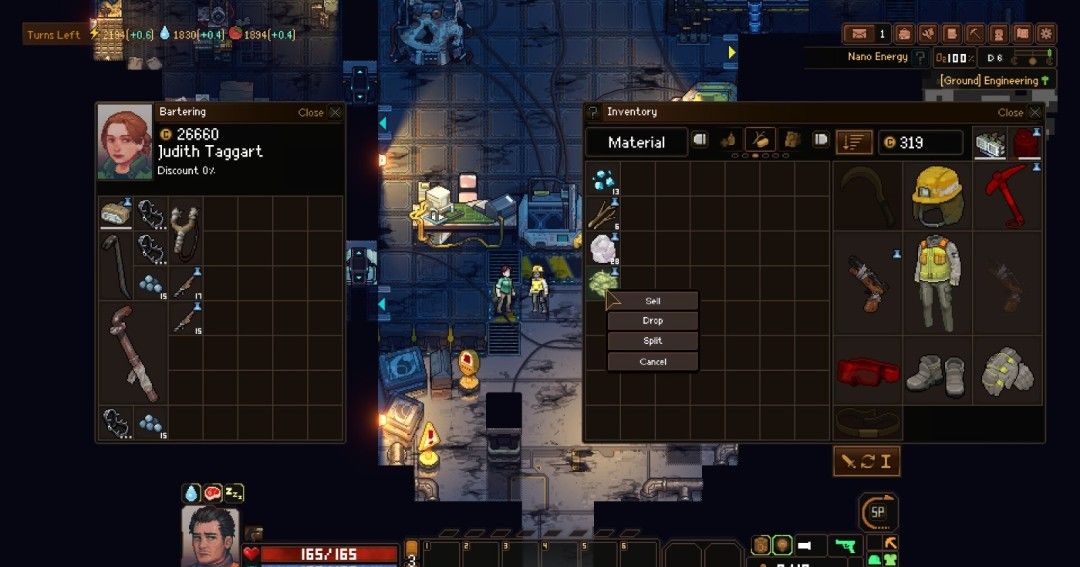
Task: Select the trader's long rusty pipe weapon
Action: [132, 353]
